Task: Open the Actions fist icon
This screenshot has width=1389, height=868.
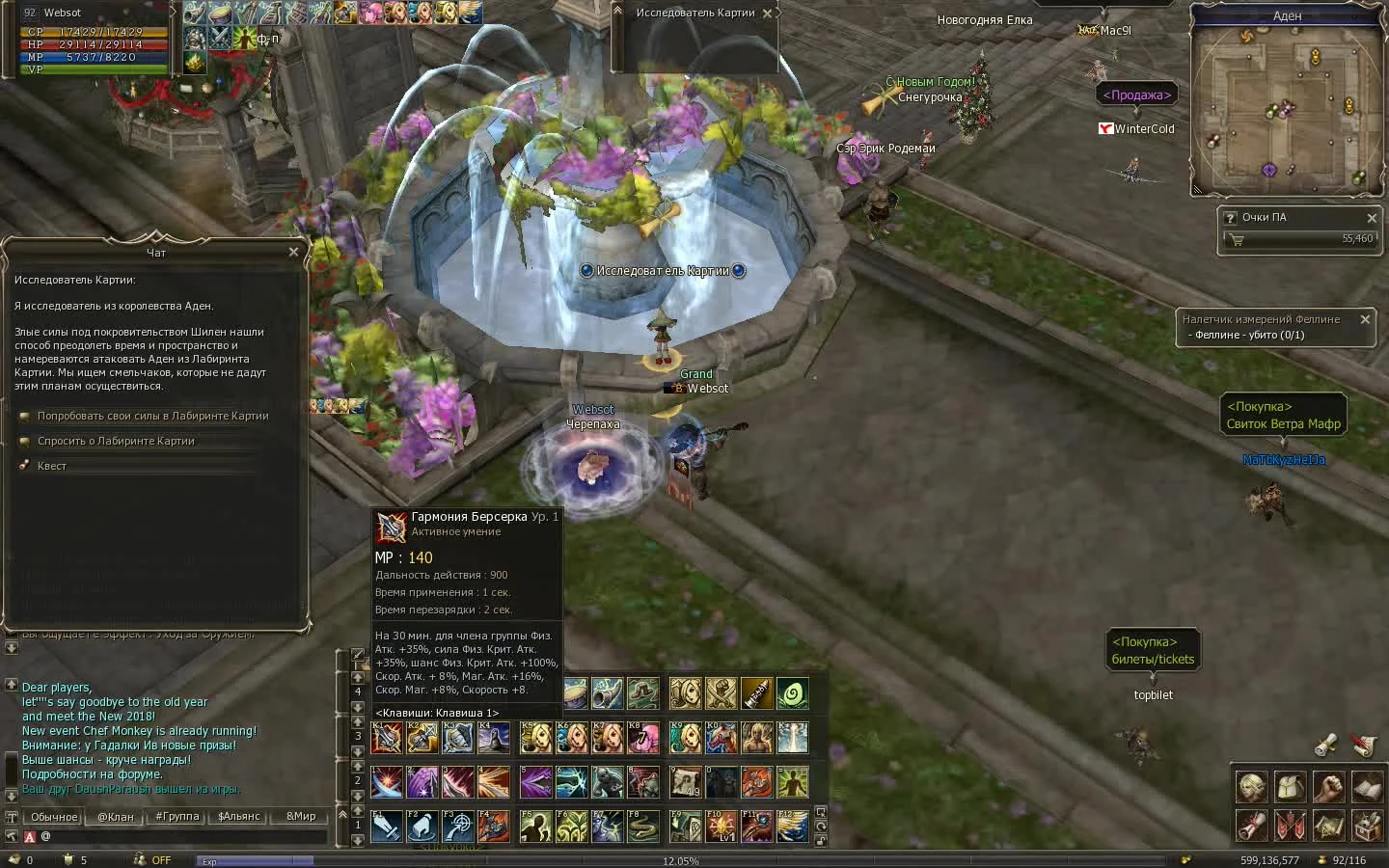Action: pos(1329,787)
